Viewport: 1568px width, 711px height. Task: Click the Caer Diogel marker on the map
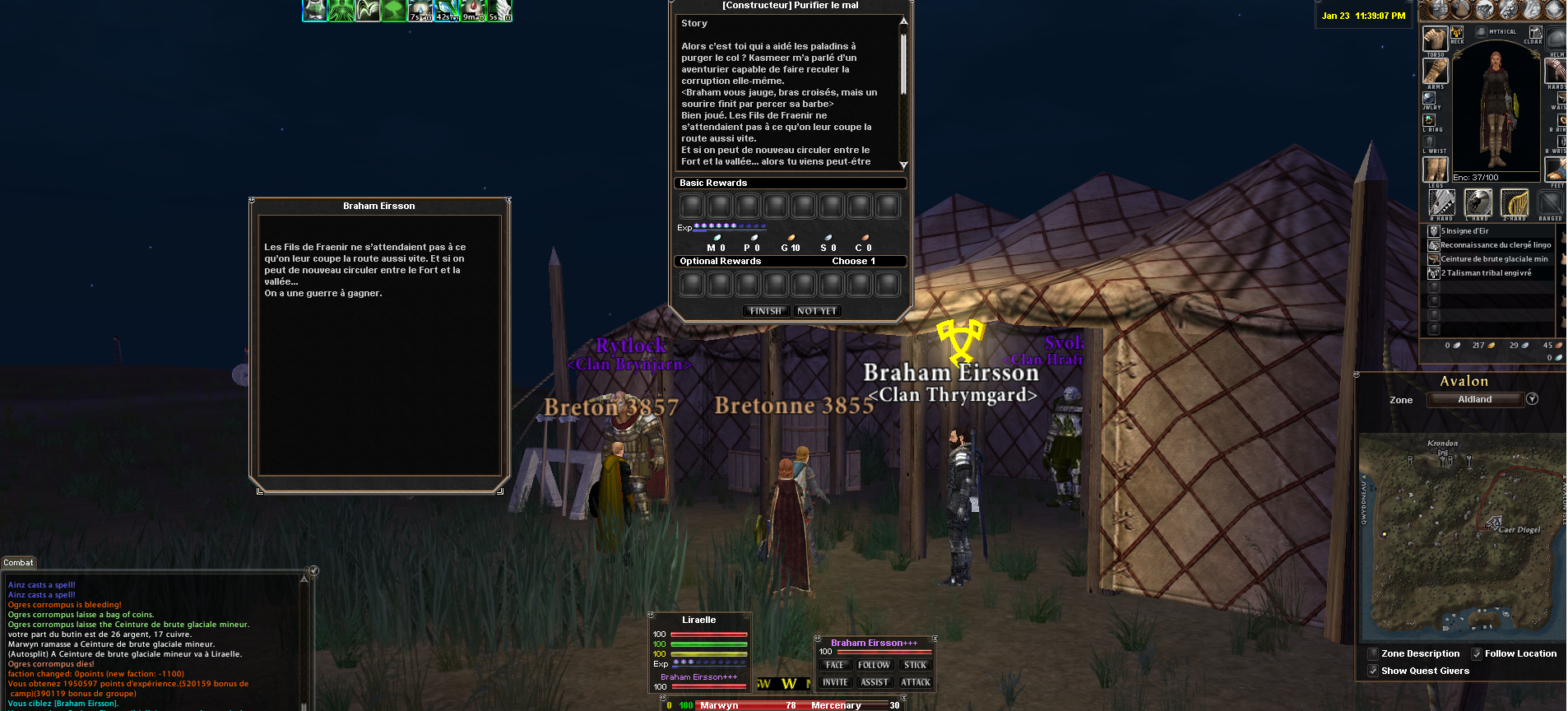tap(1493, 523)
